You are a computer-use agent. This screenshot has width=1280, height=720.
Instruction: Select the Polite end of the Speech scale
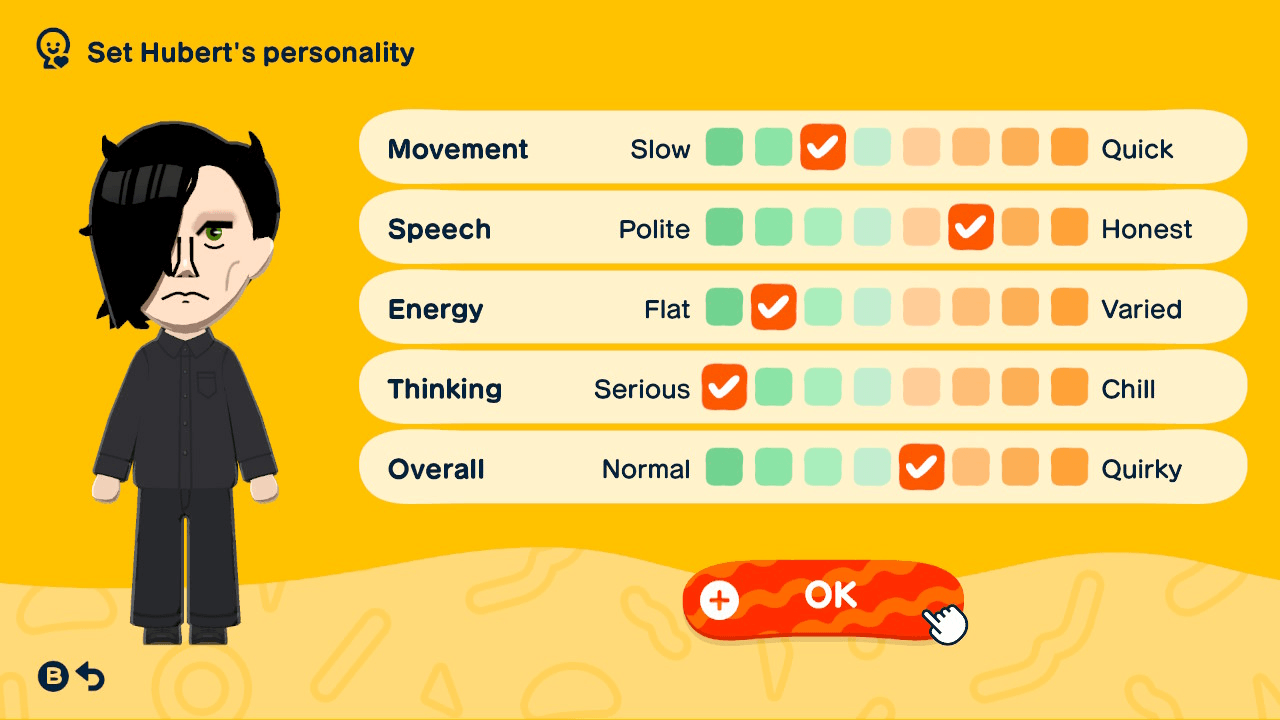pos(724,227)
